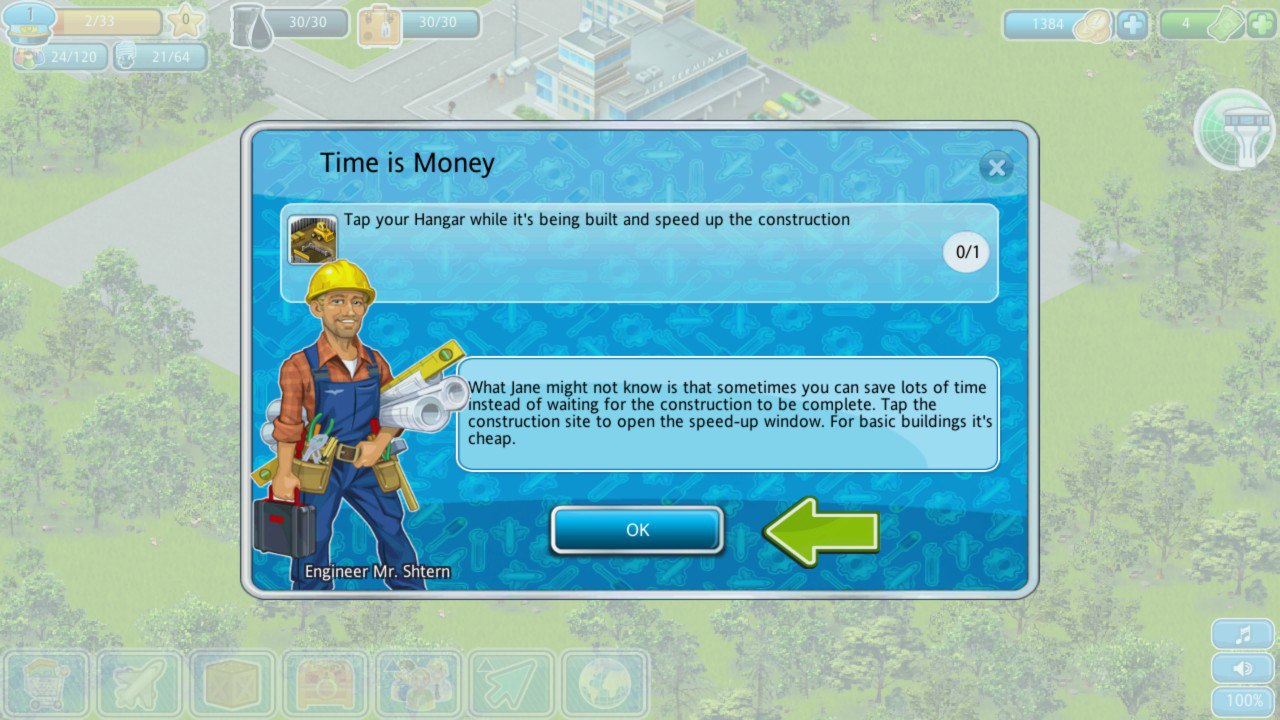The width and height of the screenshot is (1280, 720).
Task: Select the Hangar quest objective icon
Action: pyautogui.click(x=312, y=240)
